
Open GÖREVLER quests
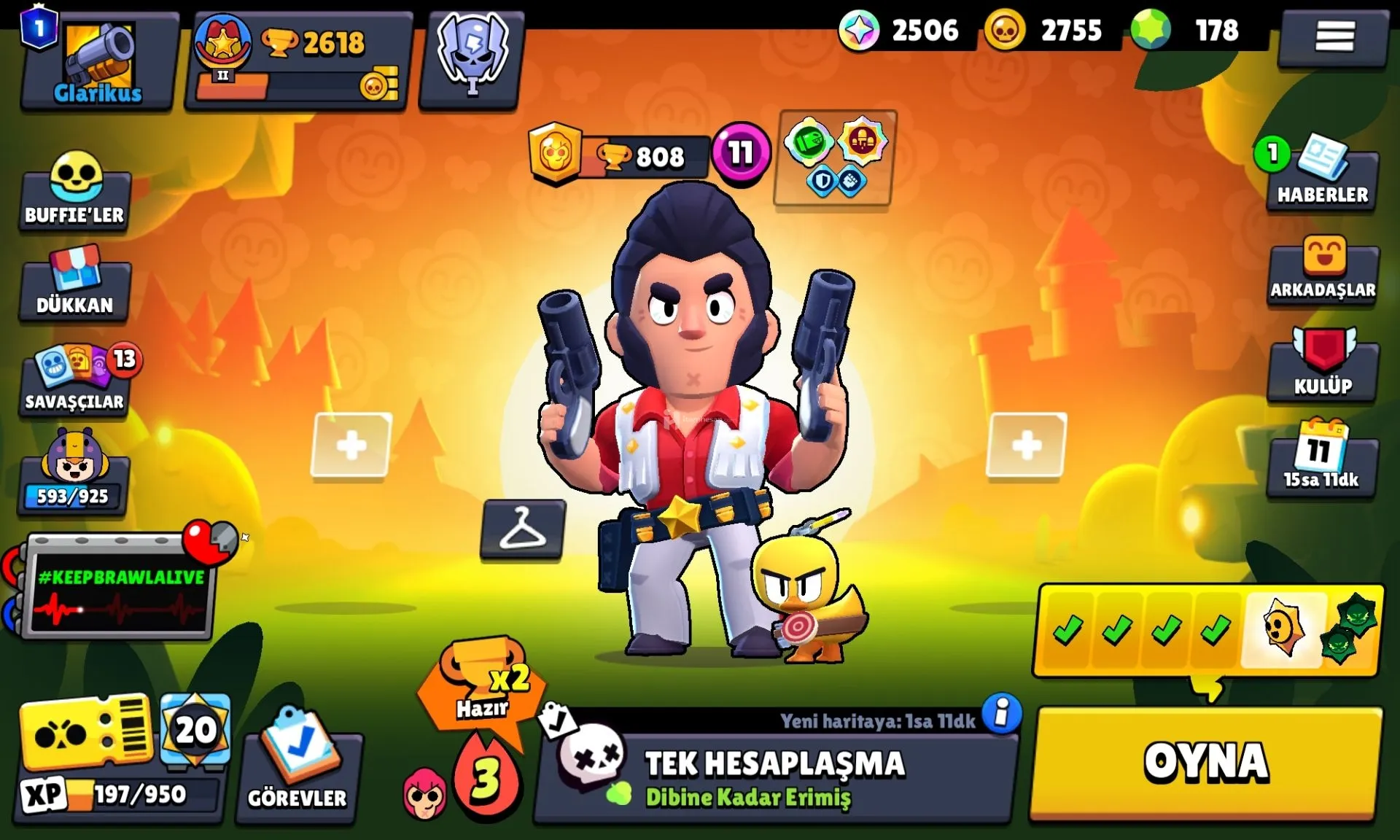[x=297, y=766]
